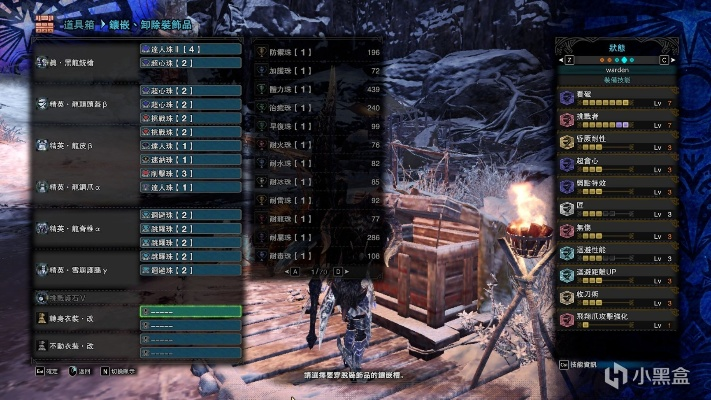Screen dimensions: 711x400
Task: Pick the 超絕珠【2】 slot
Action: click(x=191, y=270)
